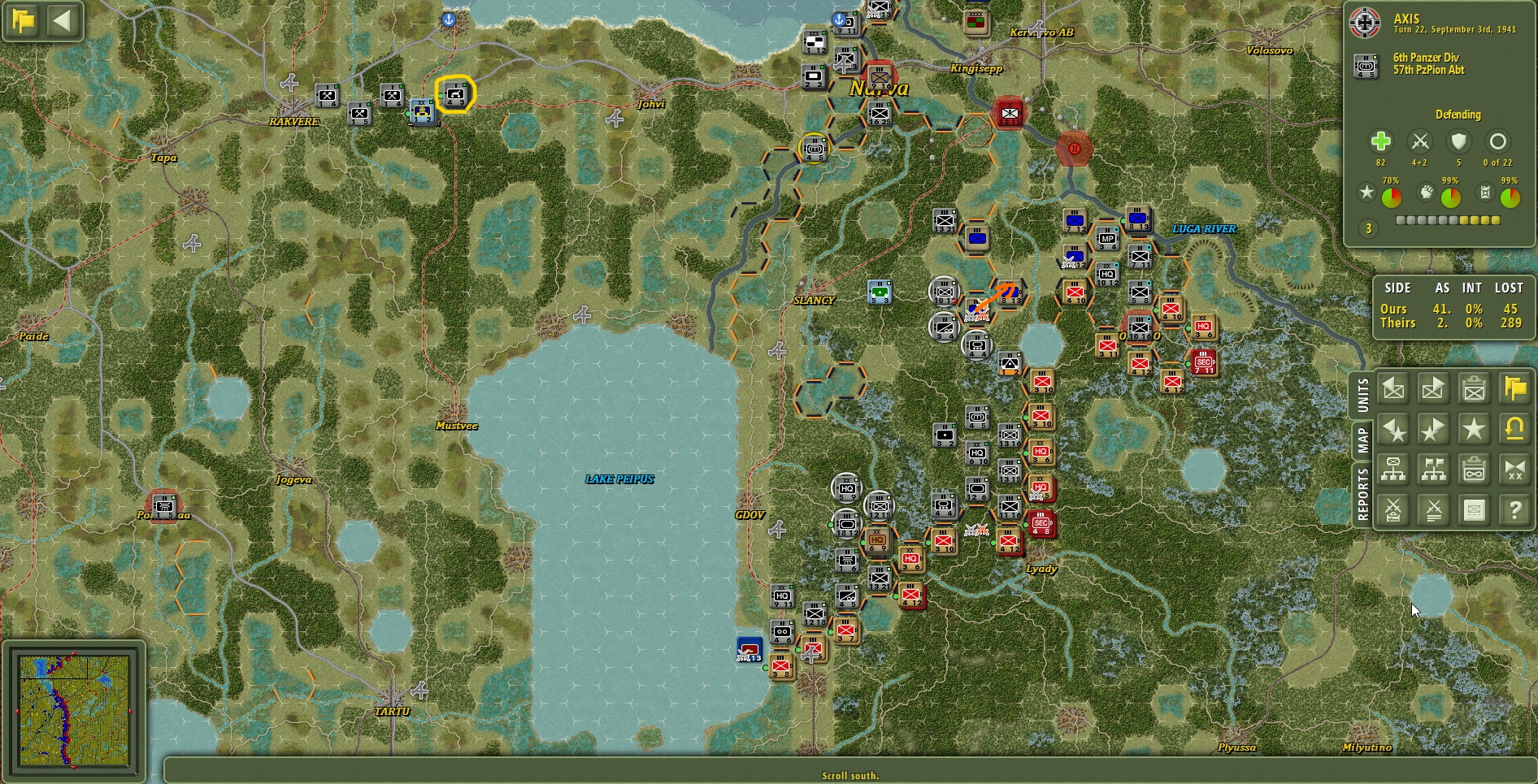Open the order of battle chart icon
The height and width of the screenshot is (784, 1538).
[x=1393, y=470]
